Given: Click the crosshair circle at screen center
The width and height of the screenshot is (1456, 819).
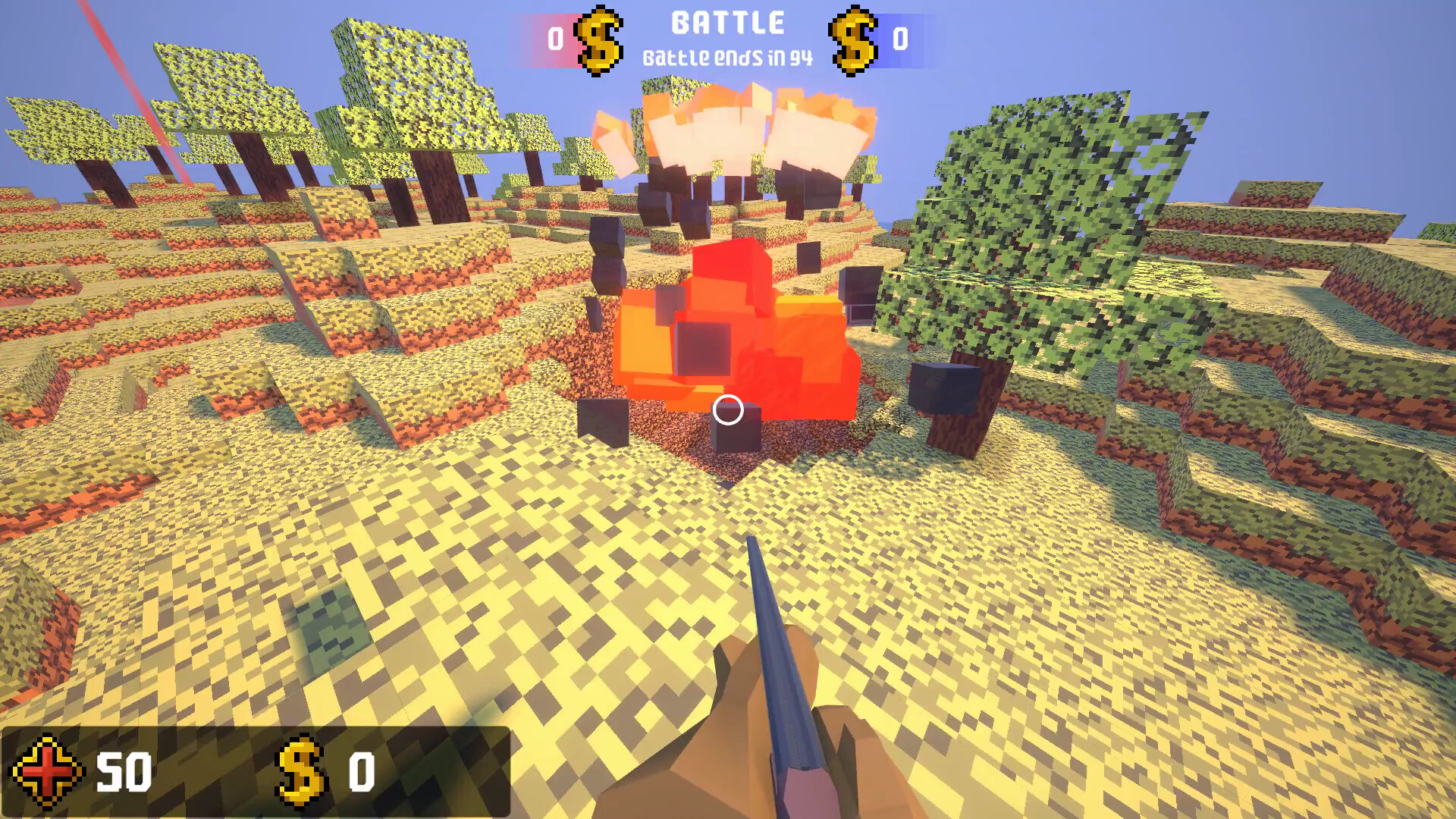Looking at the screenshot, I should pos(728,411).
